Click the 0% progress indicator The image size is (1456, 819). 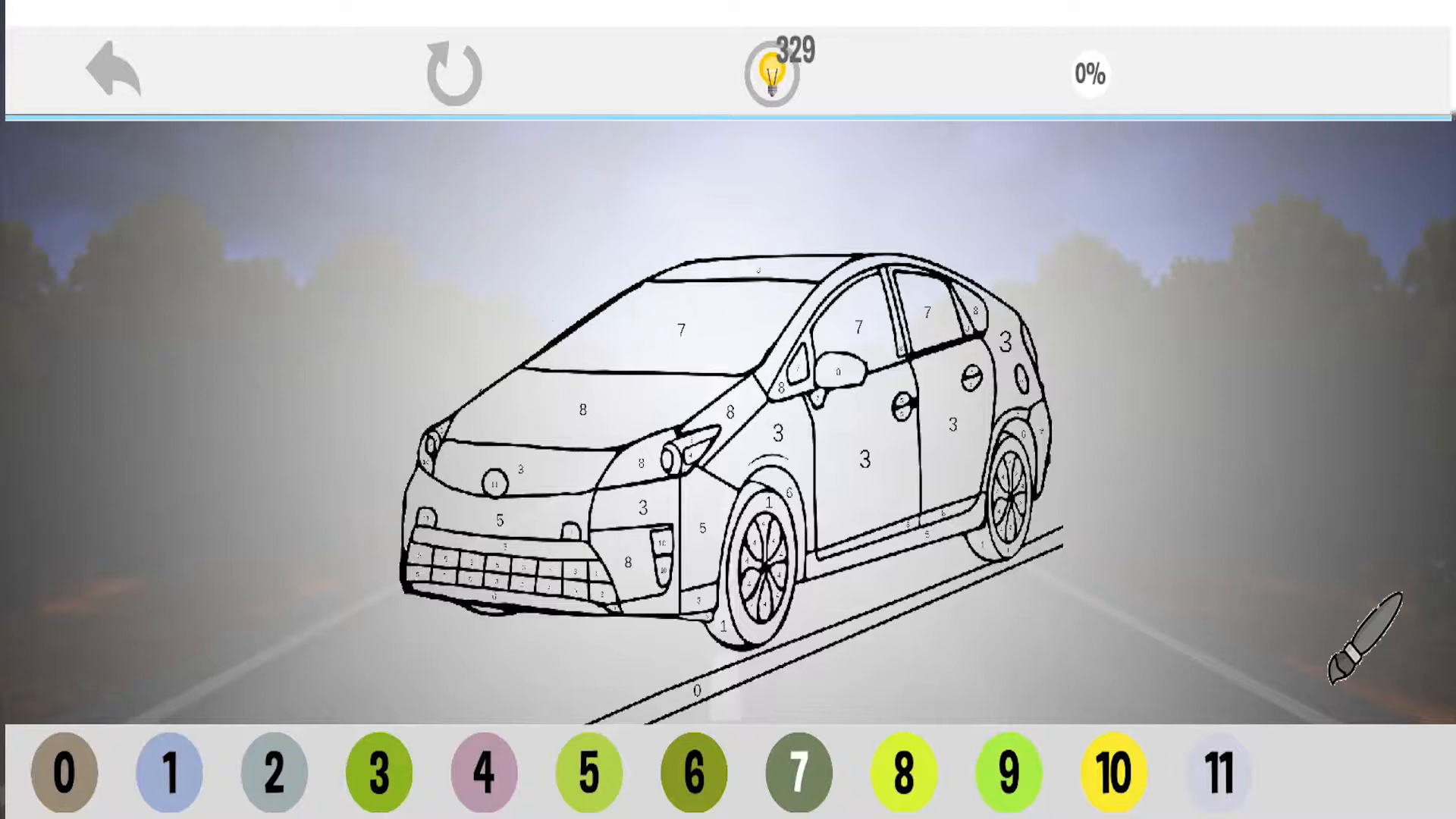pyautogui.click(x=1090, y=74)
